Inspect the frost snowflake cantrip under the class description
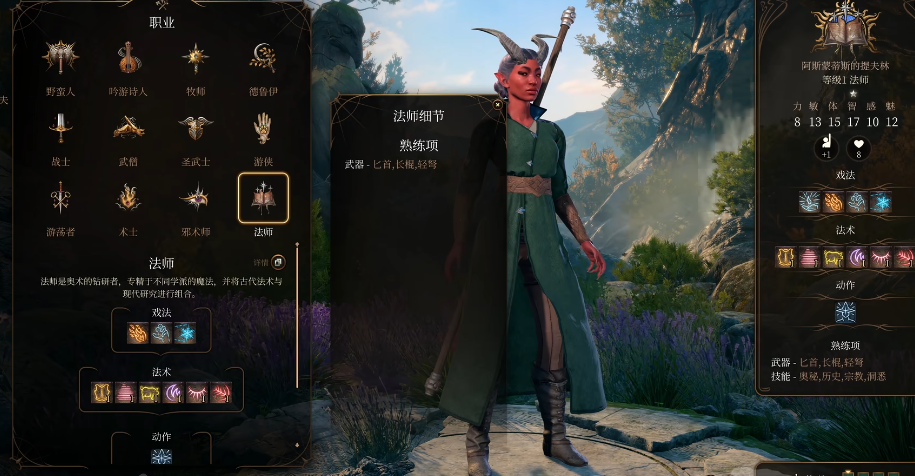This screenshot has height=476, width=915. click(184, 334)
